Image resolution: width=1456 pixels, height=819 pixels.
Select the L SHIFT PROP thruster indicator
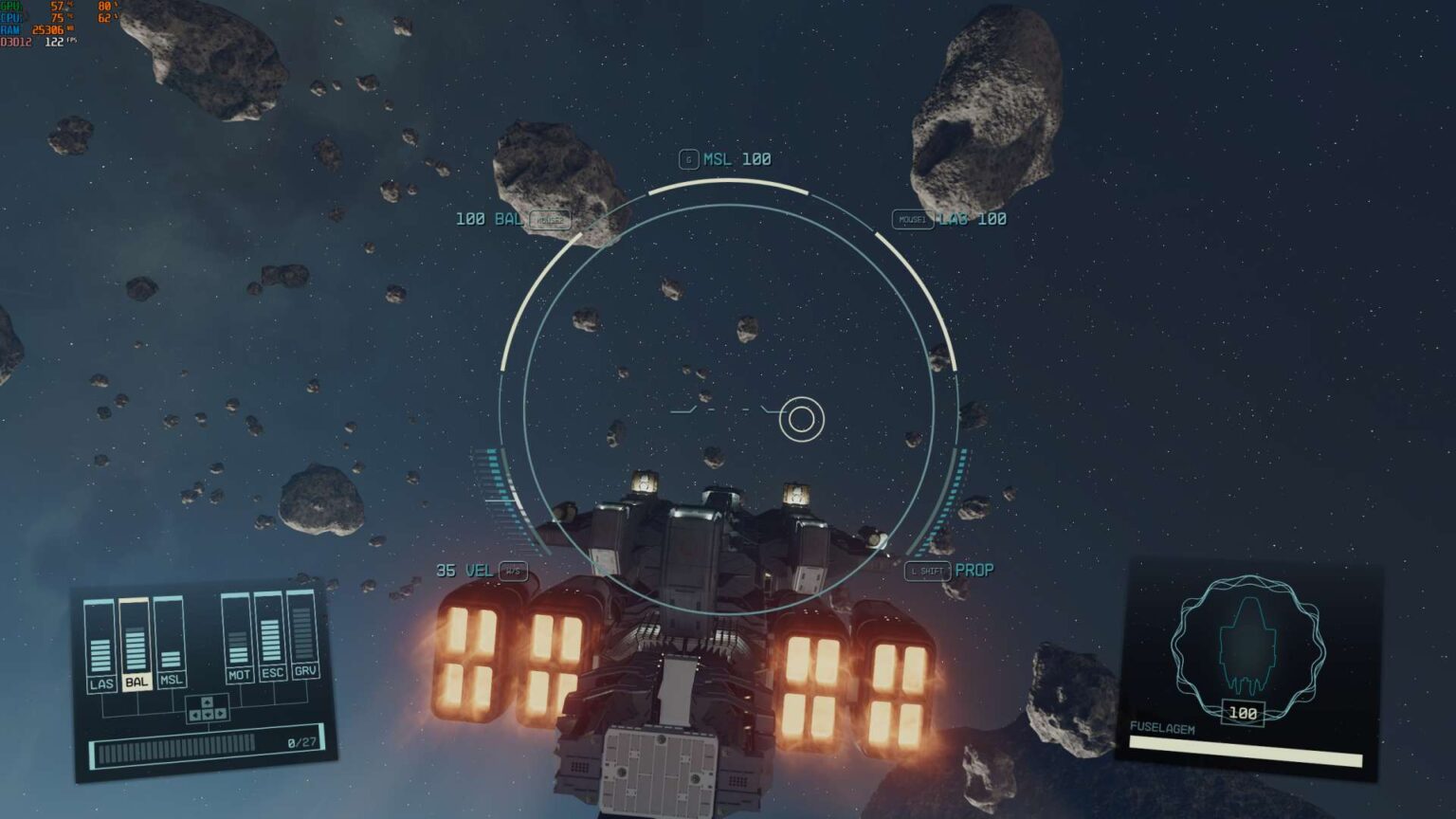(951, 571)
